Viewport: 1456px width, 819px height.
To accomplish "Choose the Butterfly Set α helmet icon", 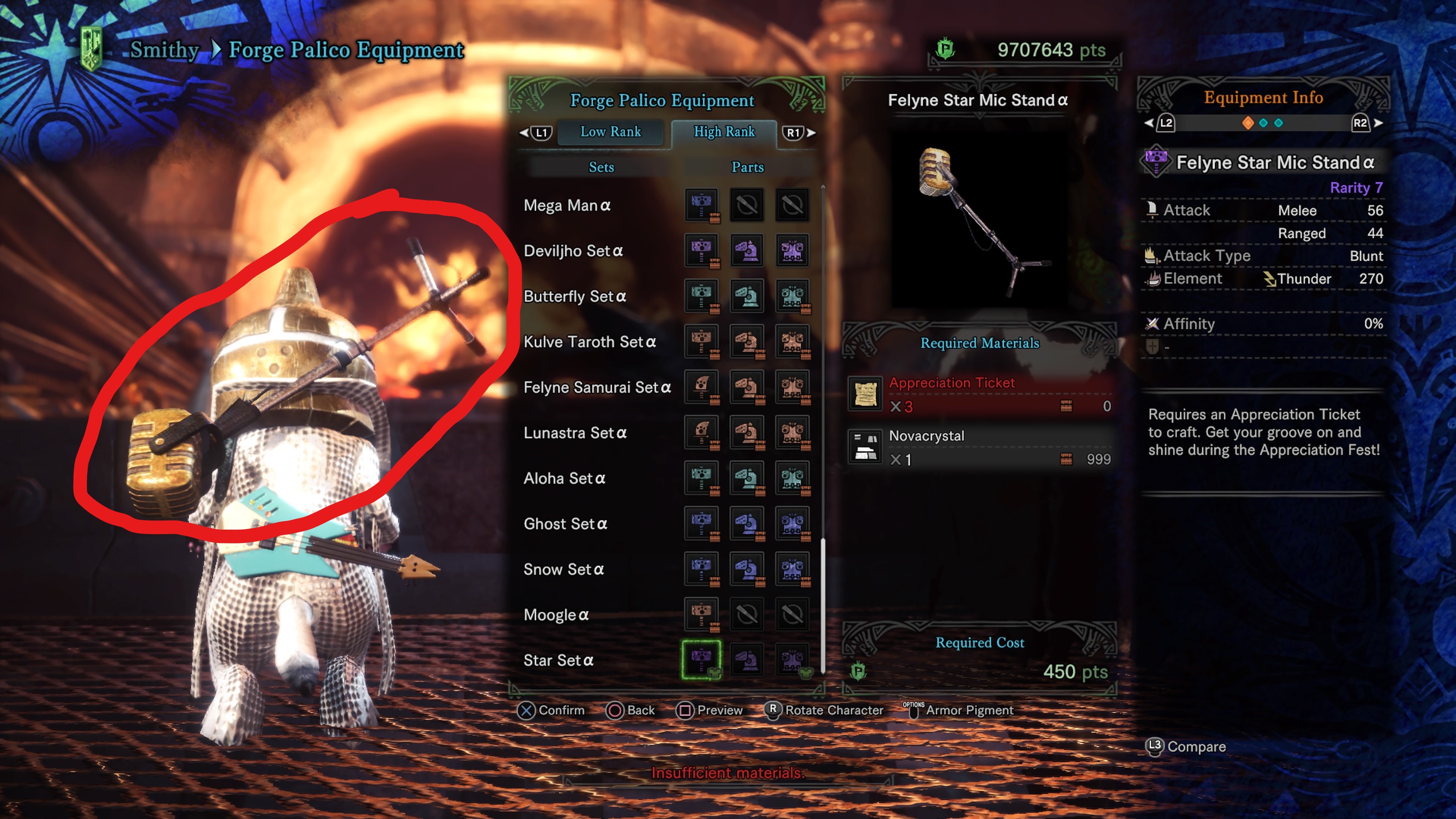I will [747, 296].
